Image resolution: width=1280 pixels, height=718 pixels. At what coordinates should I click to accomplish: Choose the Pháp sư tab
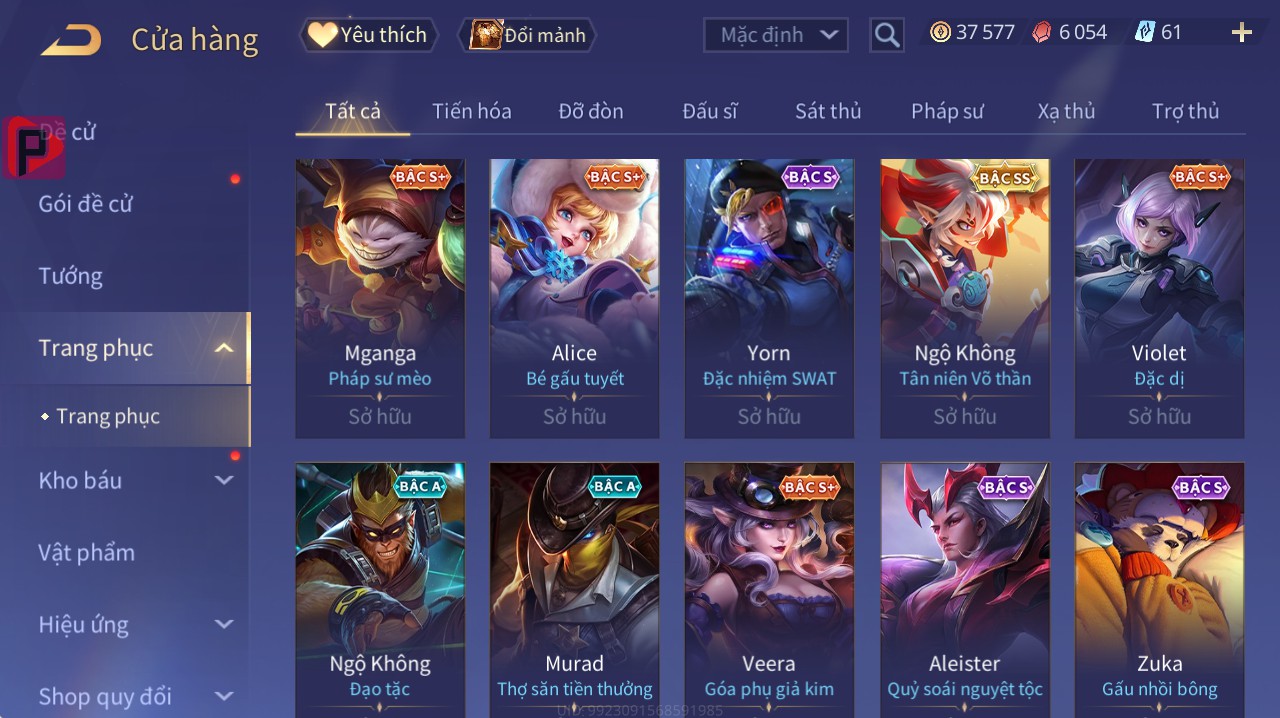947,111
